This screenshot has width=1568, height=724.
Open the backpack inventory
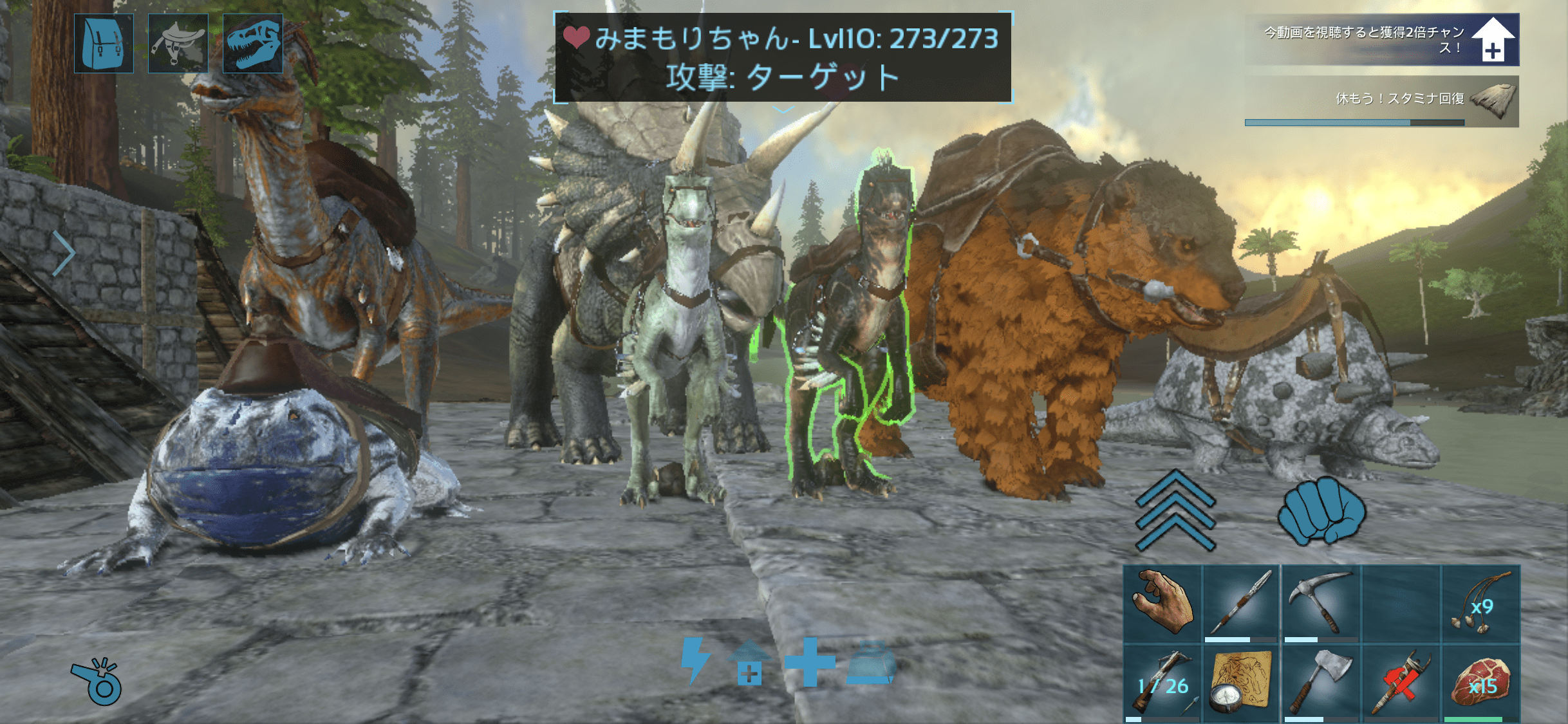[x=104, y=44]
